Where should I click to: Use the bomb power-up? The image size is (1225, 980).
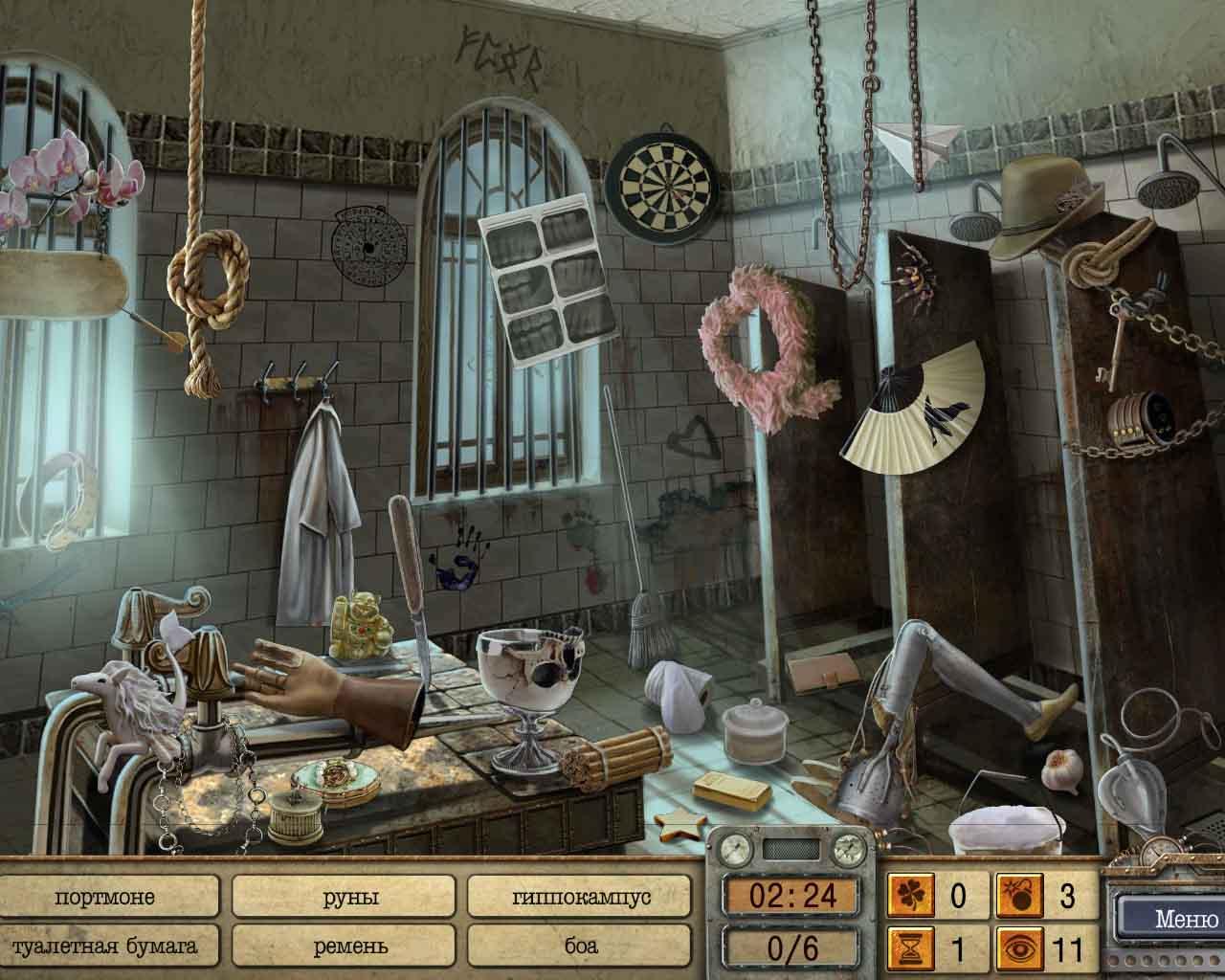pos(1014,897)
